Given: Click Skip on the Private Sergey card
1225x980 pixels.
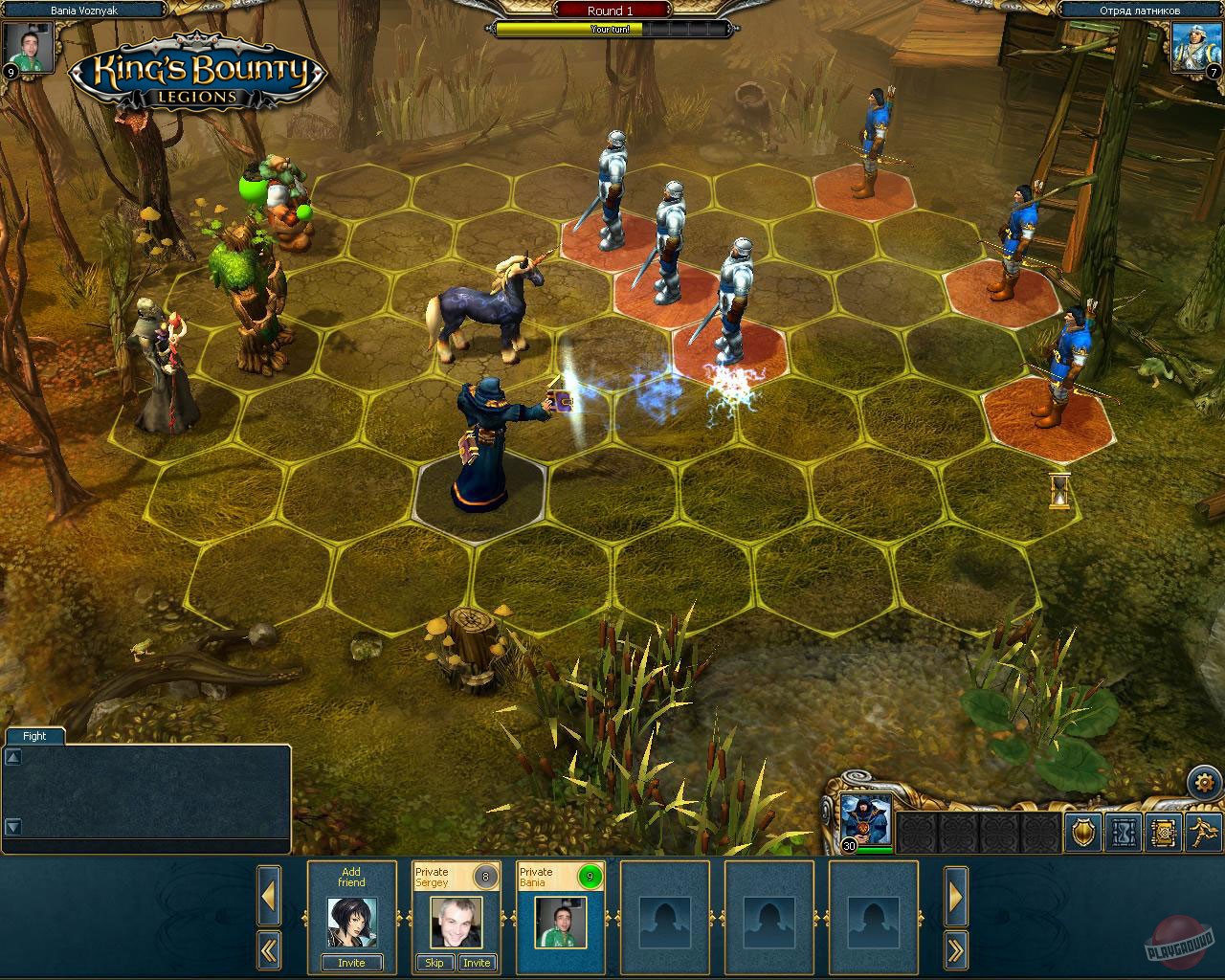Looking at the screenshot, I should pos(434,963).
